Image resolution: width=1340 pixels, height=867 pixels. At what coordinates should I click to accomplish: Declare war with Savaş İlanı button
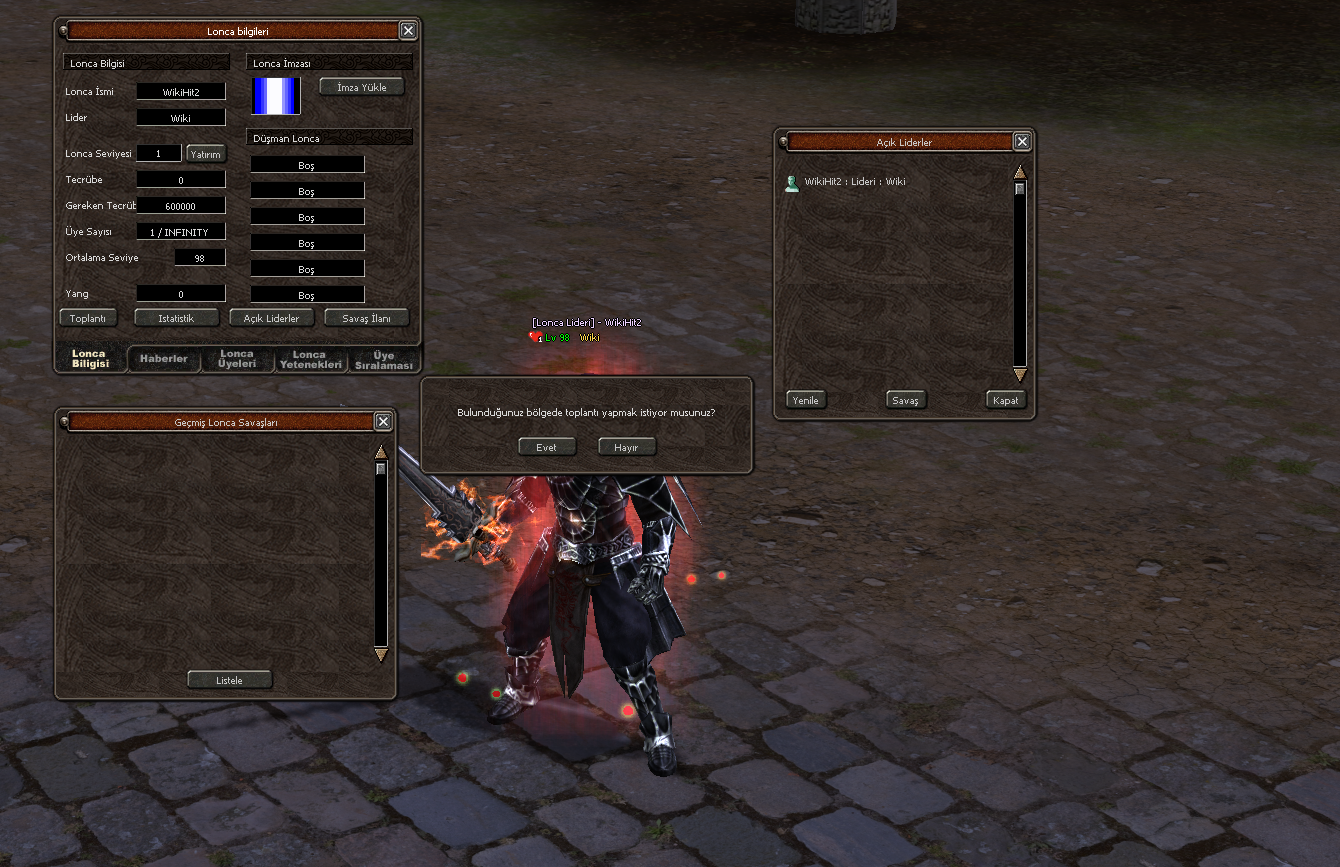click(367, 318)
